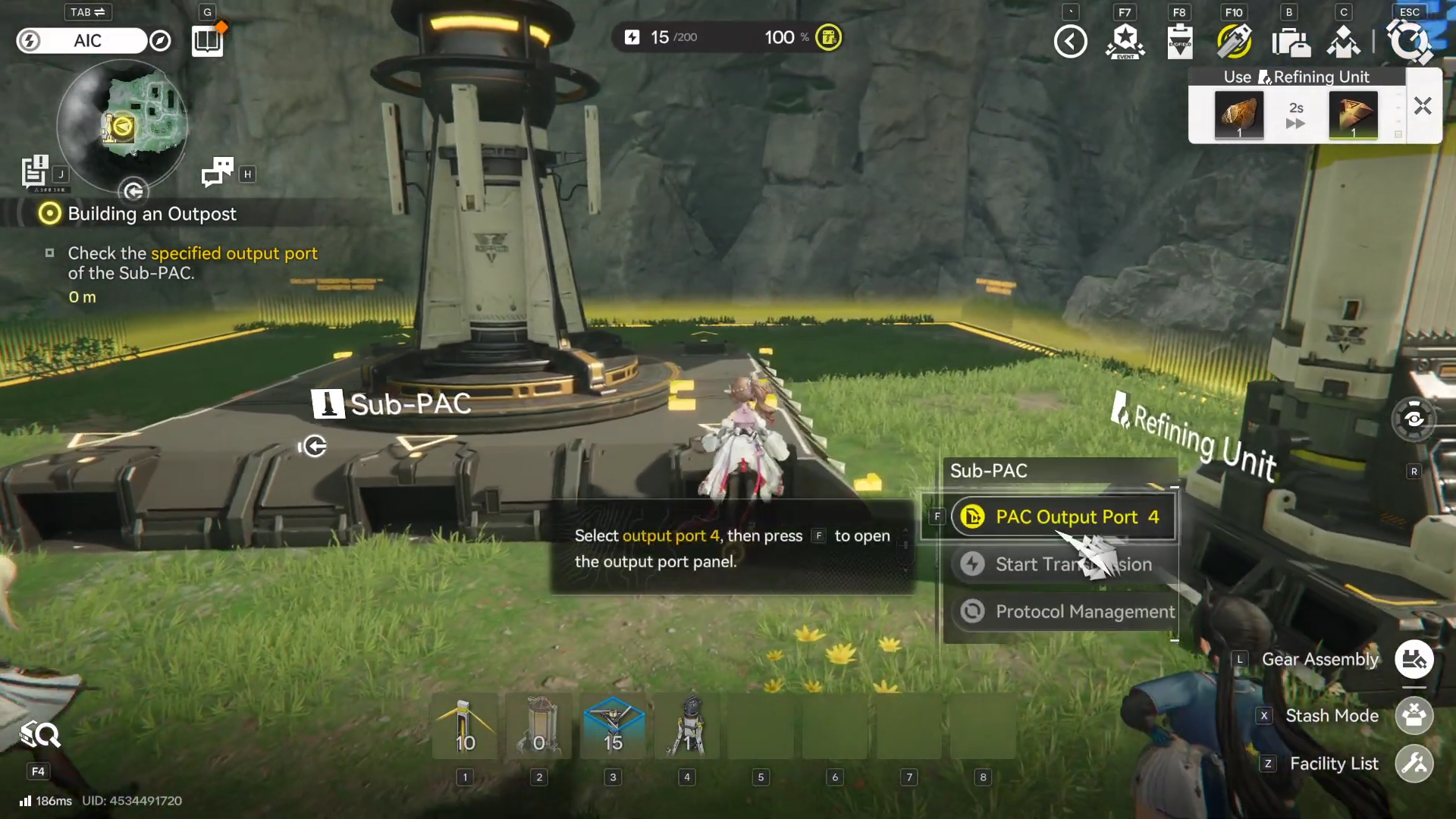Toggle the AIC mode switch
Screen dimensions: 1456x819
[x=82, y=41]
